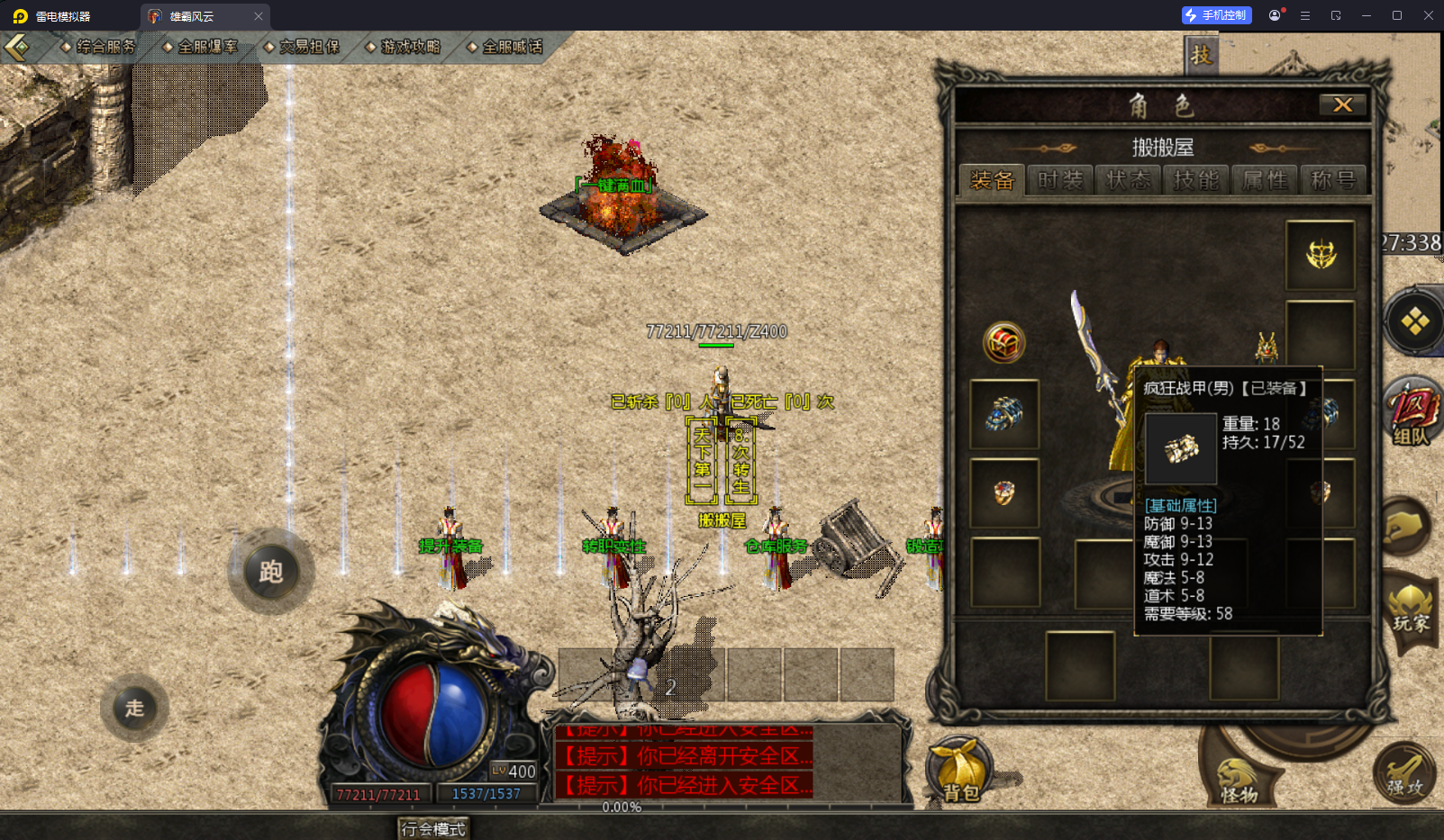Open the 手机控制 emulator control
The width and height of the screenshot is (1444, 840).
tap(1216, 15)
